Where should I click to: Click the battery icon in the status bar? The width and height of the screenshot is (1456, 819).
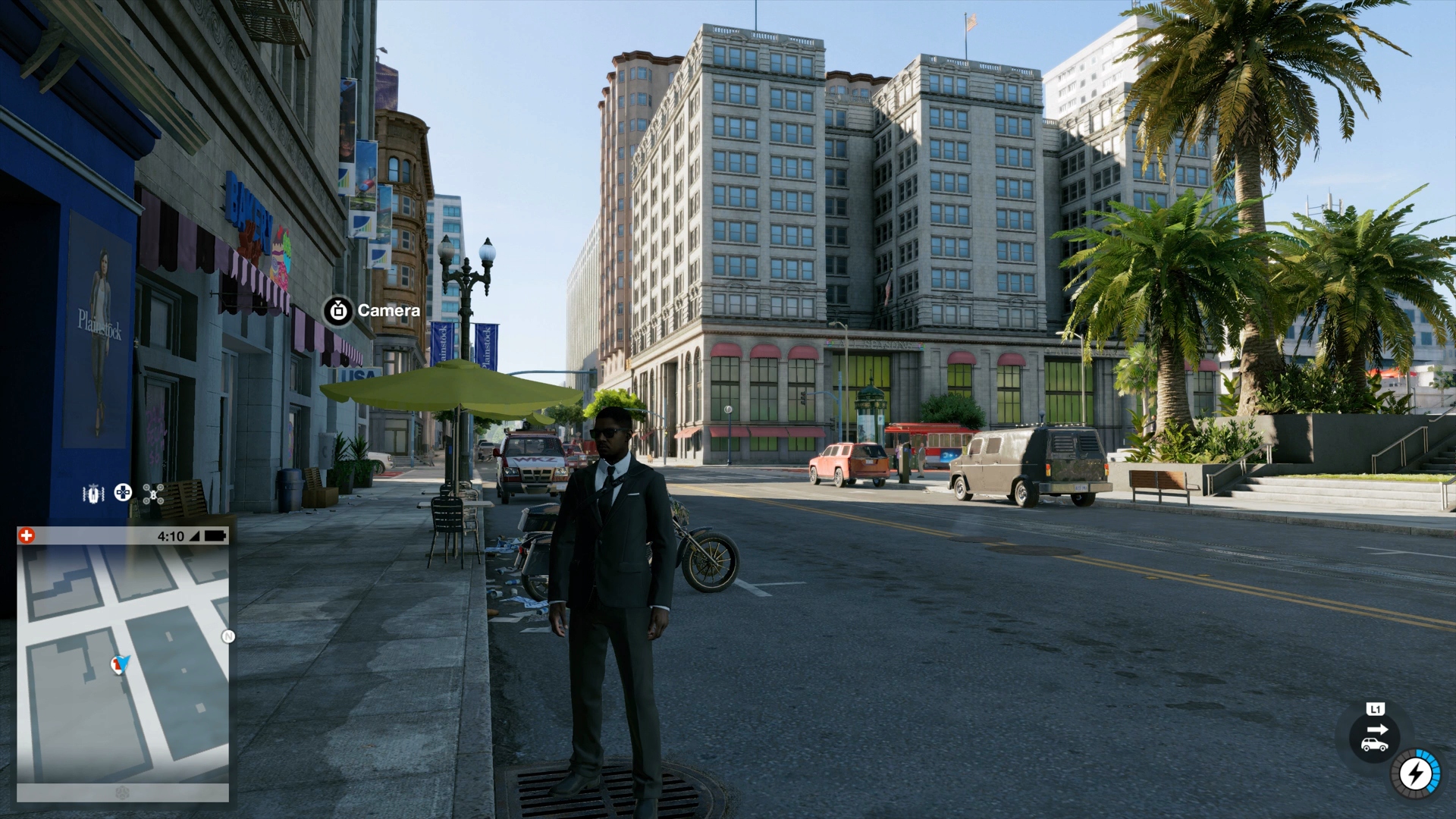point(216,536)
